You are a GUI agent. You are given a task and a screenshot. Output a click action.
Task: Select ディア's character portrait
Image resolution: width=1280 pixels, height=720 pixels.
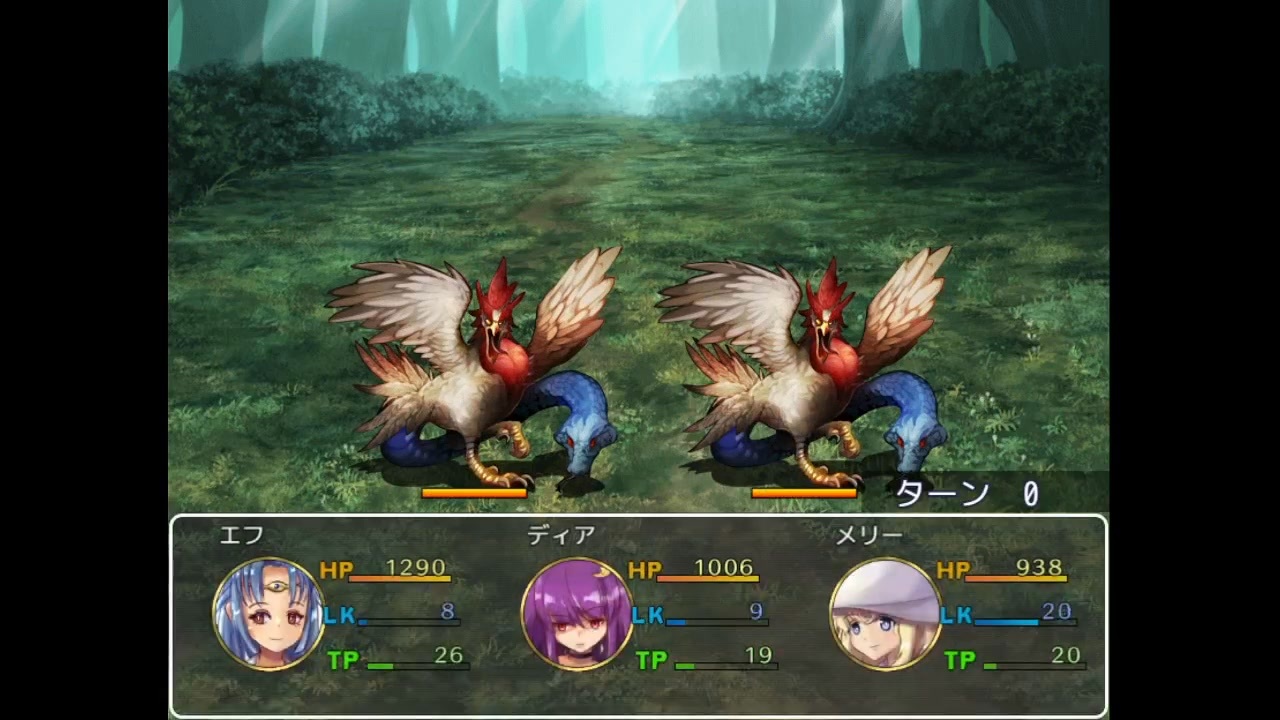click(578, 613)
